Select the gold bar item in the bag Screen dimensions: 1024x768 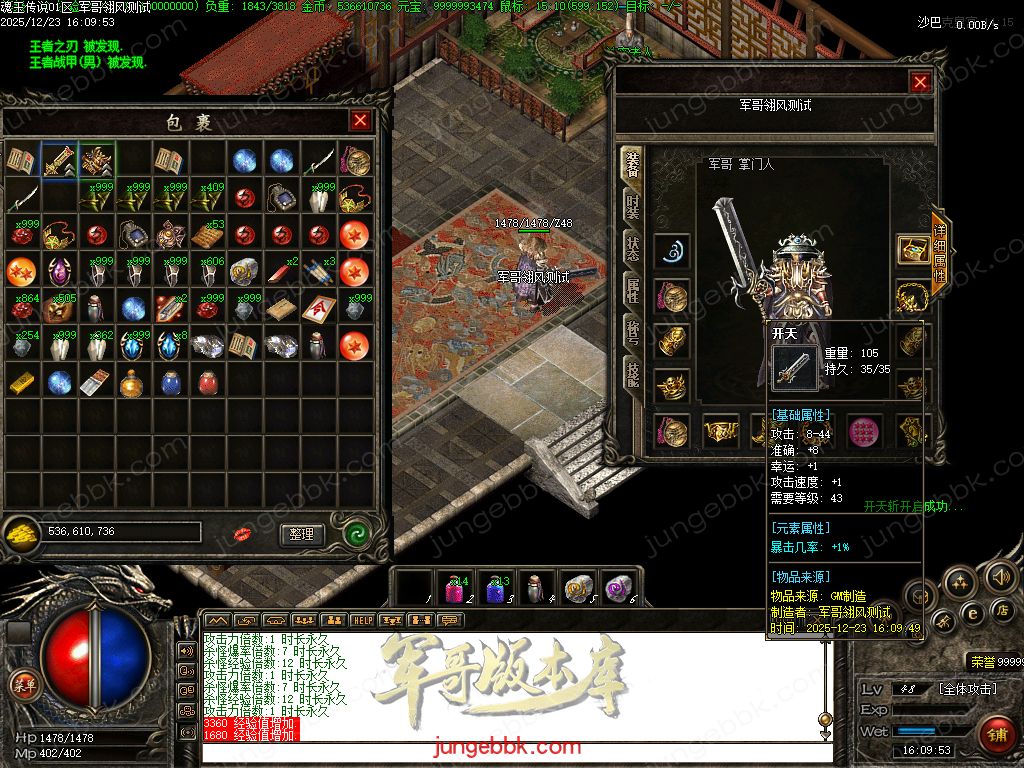pyautogui.click(x=21, y=381)
